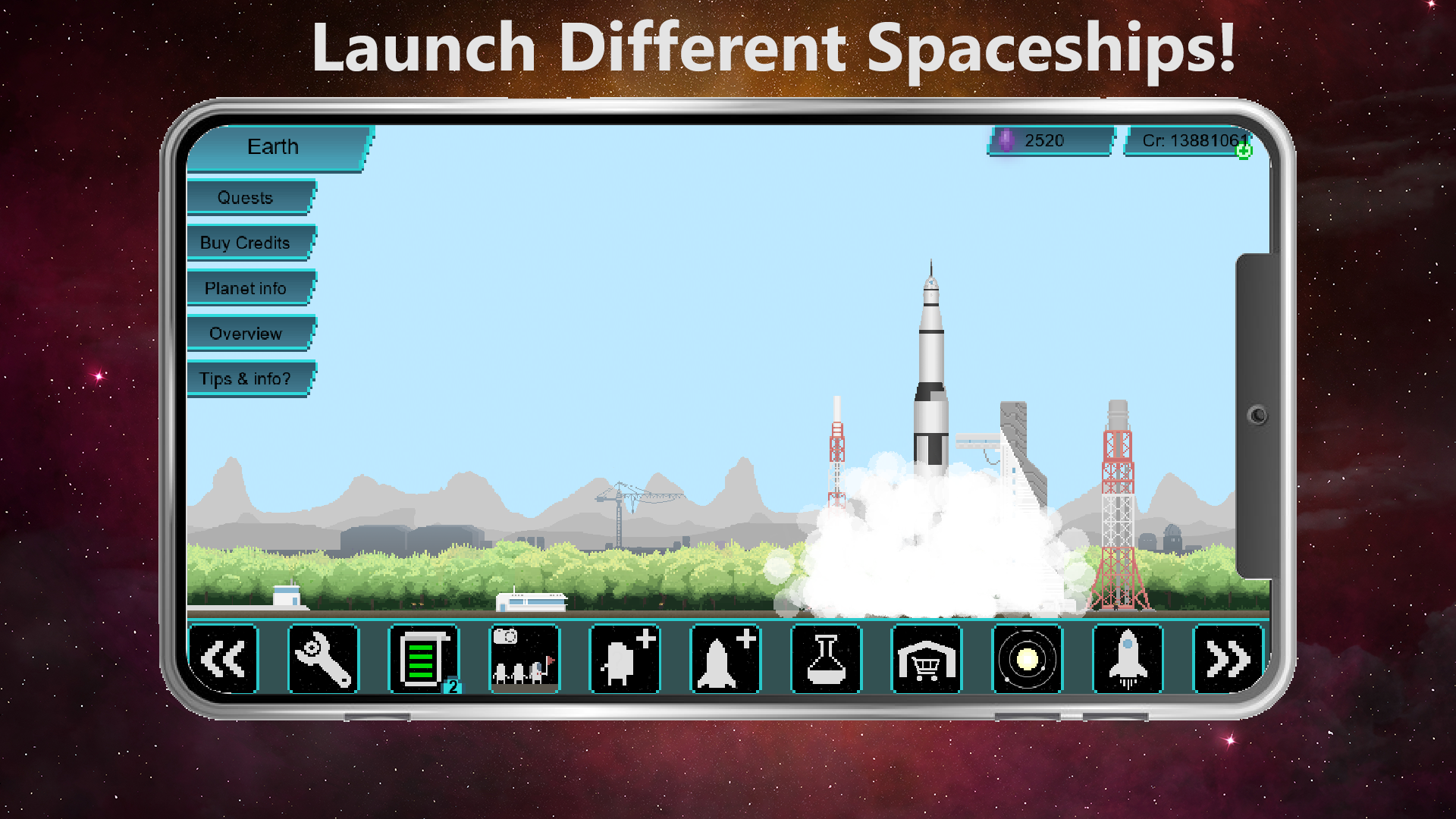Click the Buy Credits button

pyautogui.click(x=245, y=243)
